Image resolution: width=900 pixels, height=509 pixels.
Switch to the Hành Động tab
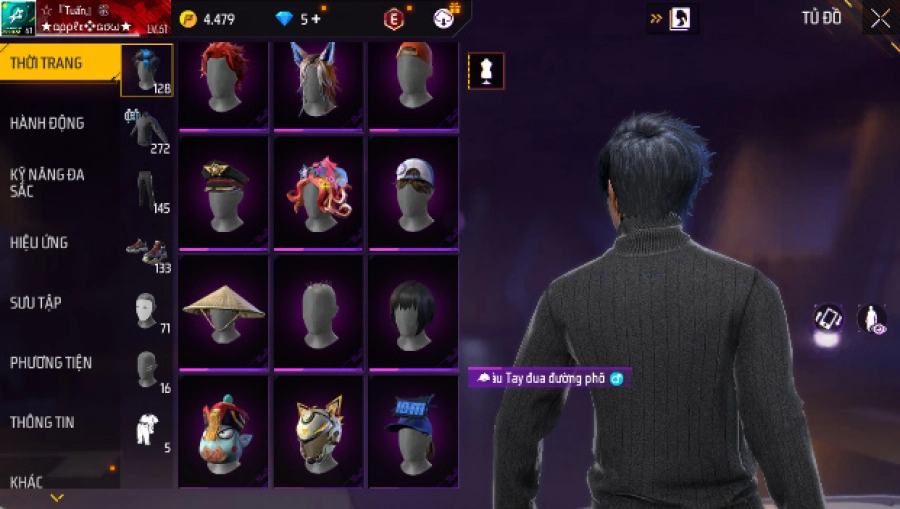point(47,123)
